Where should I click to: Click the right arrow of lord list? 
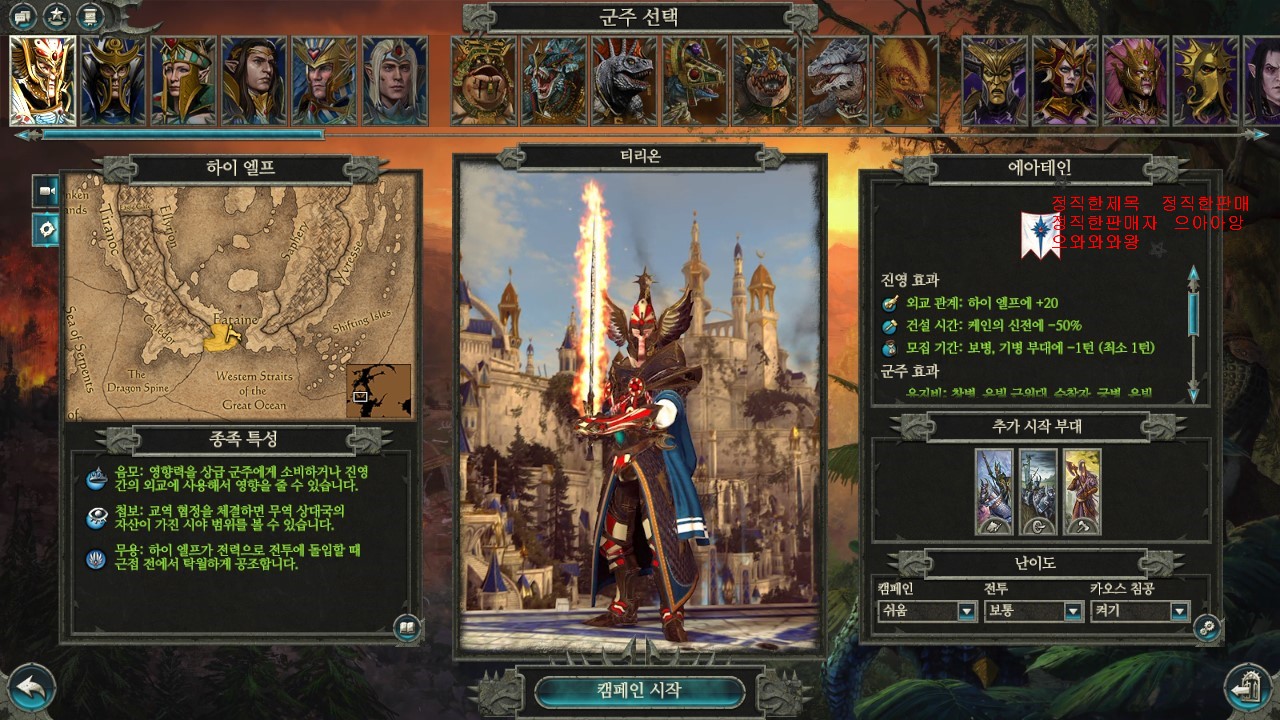click(x=1261, y=134)
